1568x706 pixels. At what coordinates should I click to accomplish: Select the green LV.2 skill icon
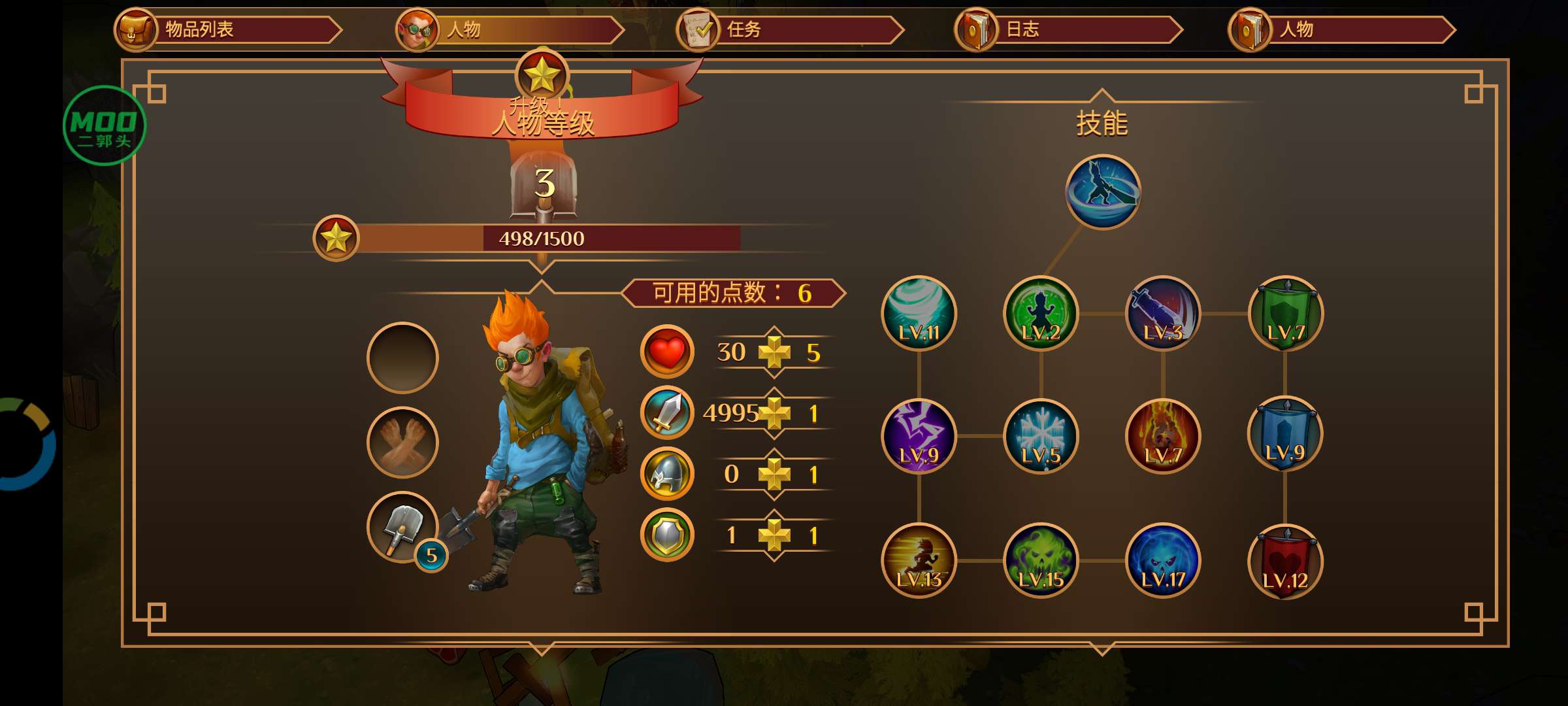tap(1041, 314)
